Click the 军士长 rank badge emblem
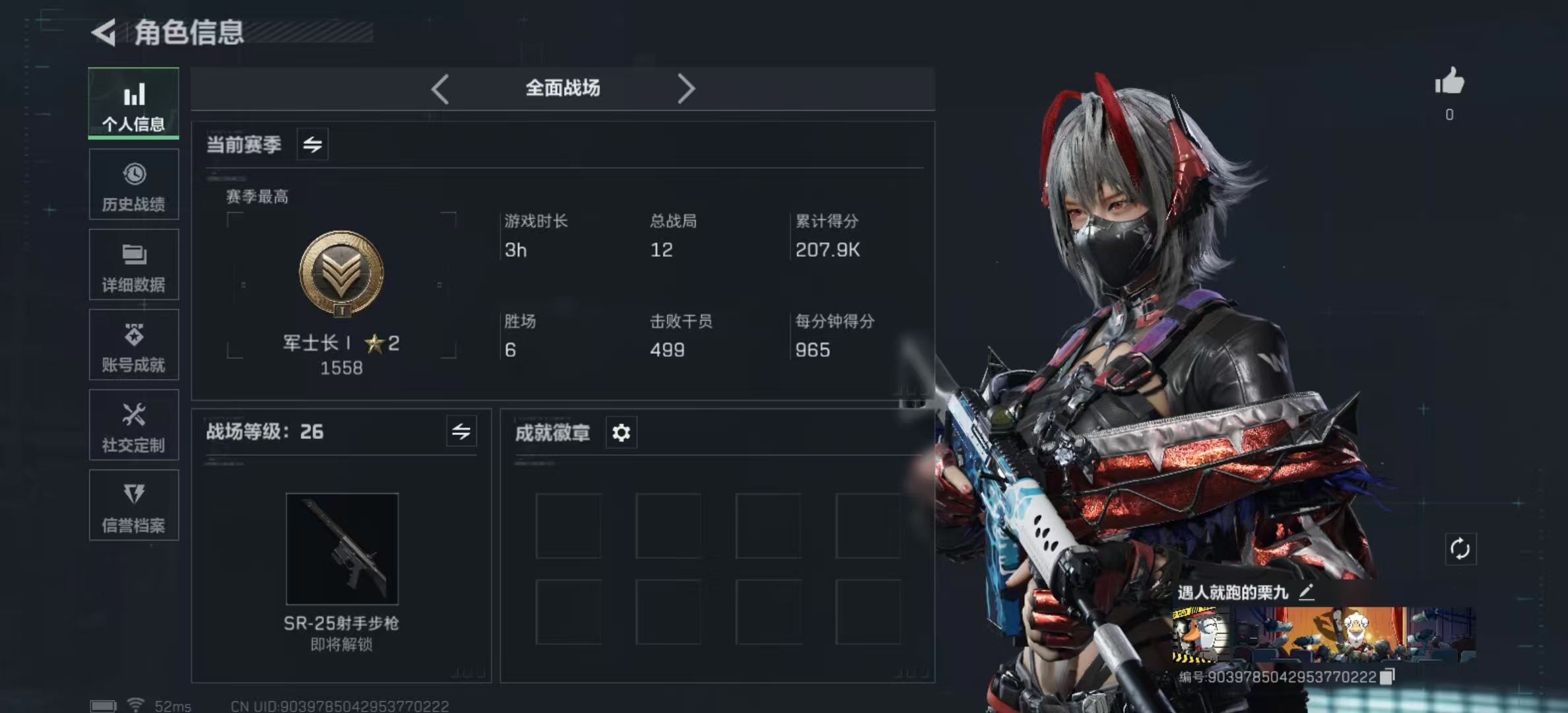The height and width of the screenshot is (713, 1568). pyautogui.click(x=341, y=273)
